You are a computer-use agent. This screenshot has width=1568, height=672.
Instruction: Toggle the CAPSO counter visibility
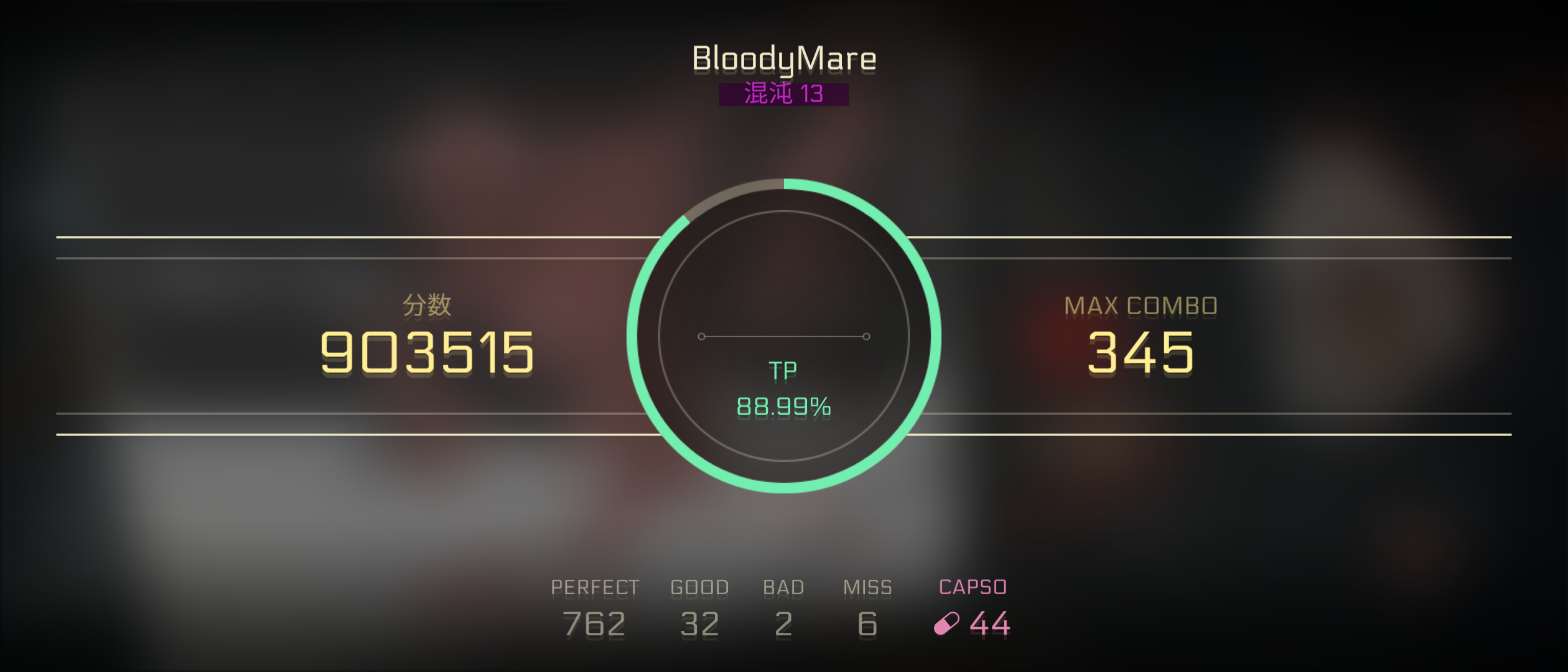973,586
